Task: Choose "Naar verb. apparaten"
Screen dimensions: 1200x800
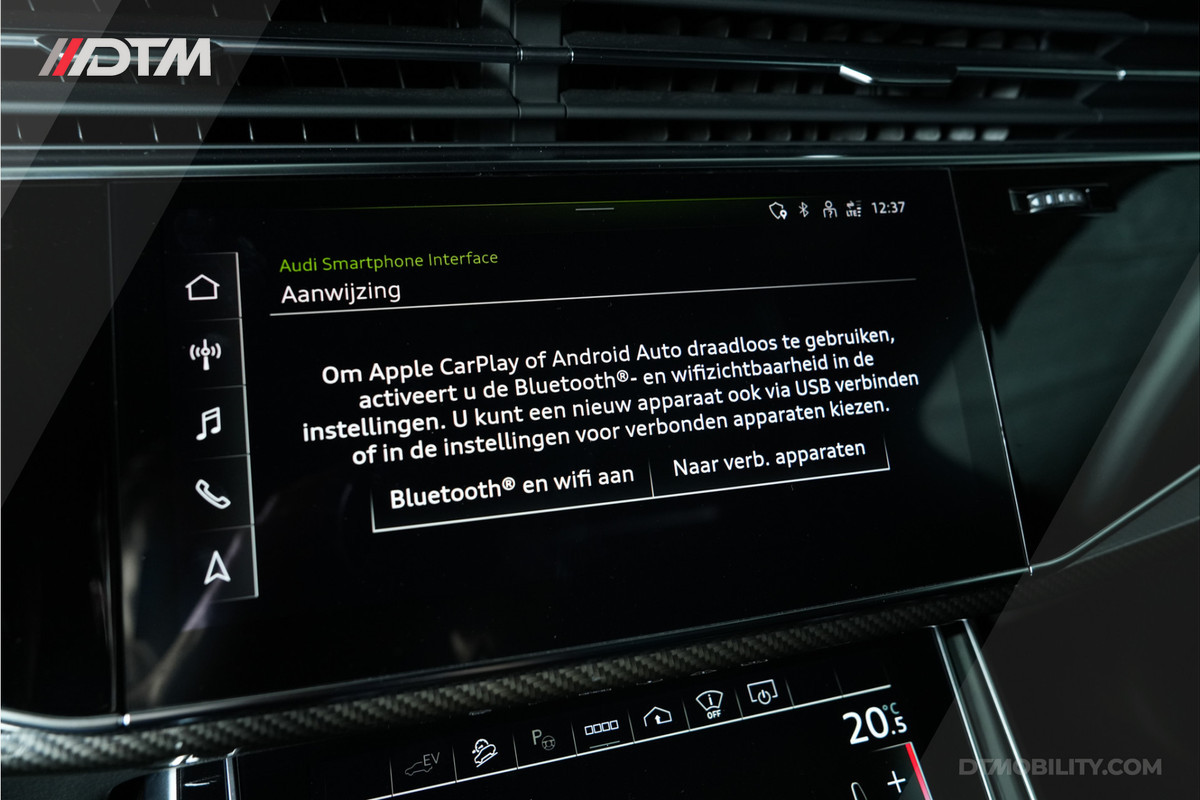Action: [x=768, y=461]
